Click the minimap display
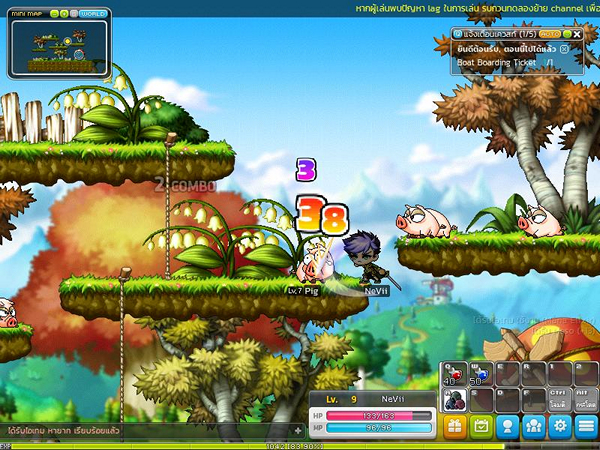The image size is (600, 450). point(59,47)
